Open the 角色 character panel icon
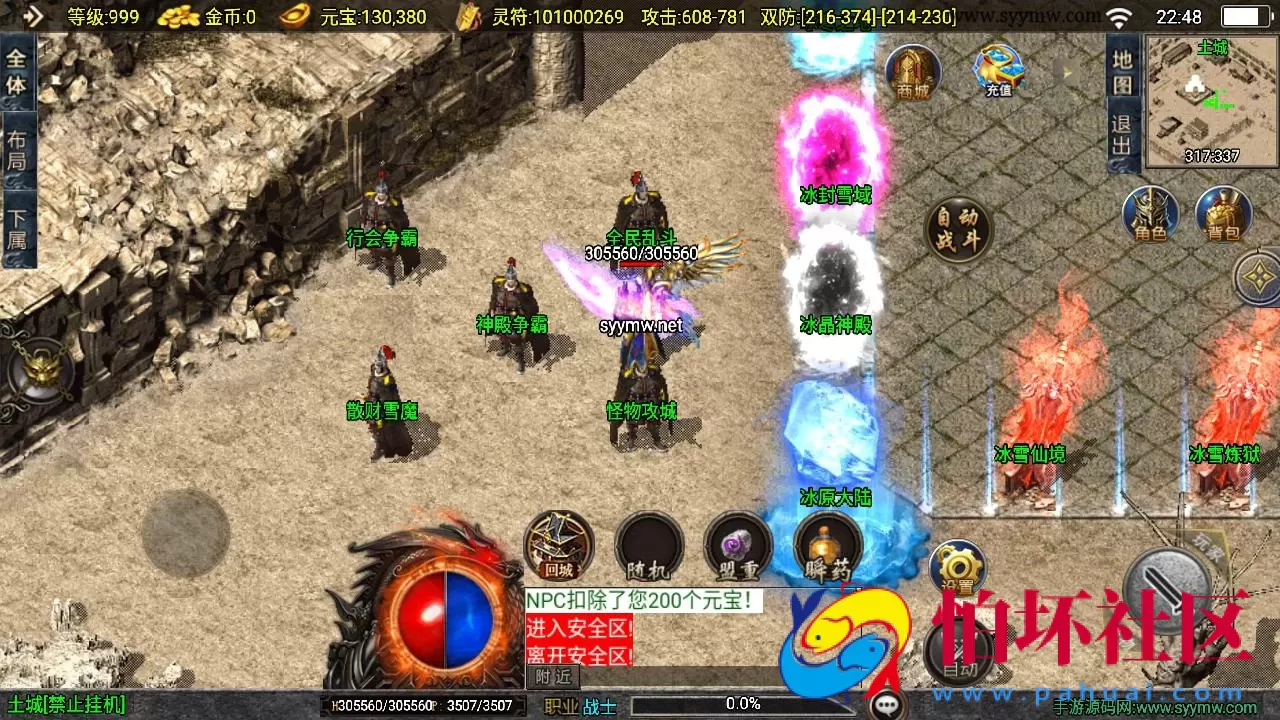This screenshot has width=1280, height=720. tap(1150, 215)
